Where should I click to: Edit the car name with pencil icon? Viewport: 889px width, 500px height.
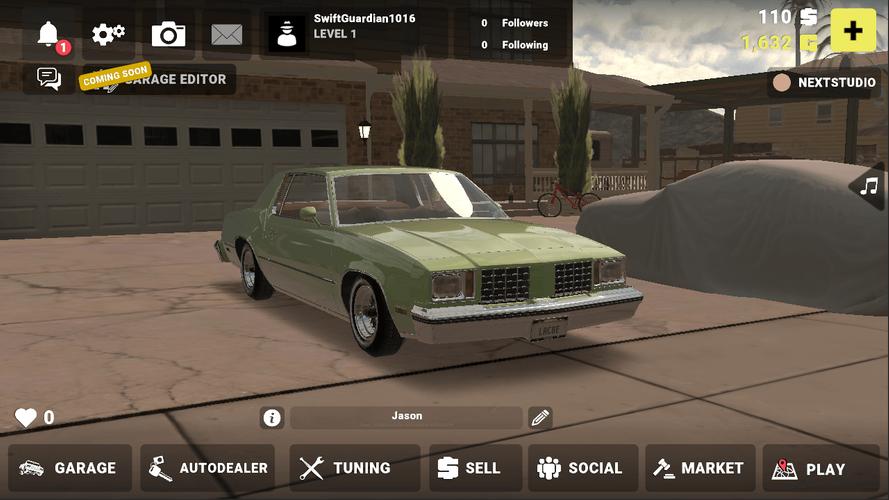pyautogui.click(x=540, y=418)
